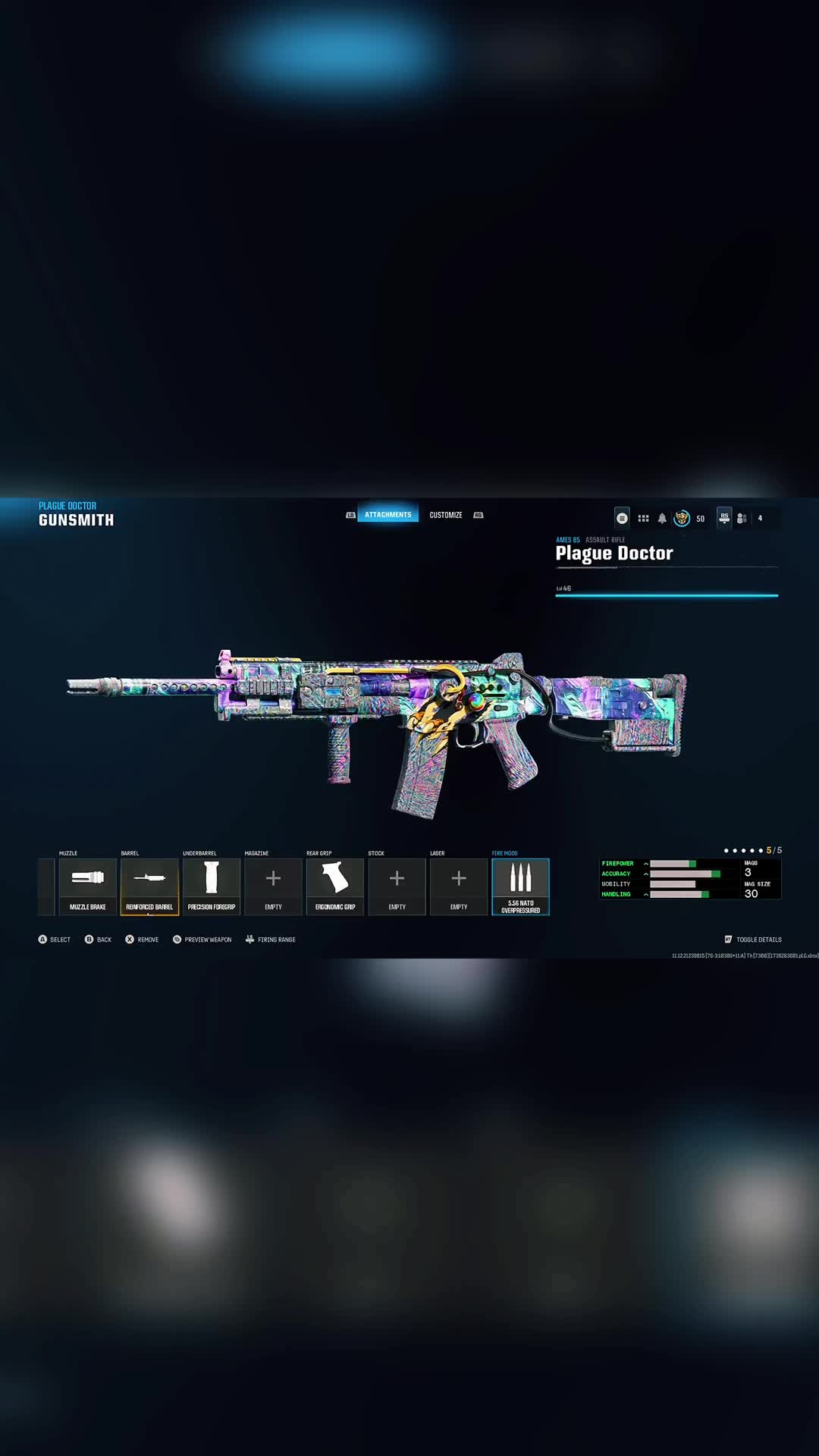Remove the selected attachment

coord(142,940)
